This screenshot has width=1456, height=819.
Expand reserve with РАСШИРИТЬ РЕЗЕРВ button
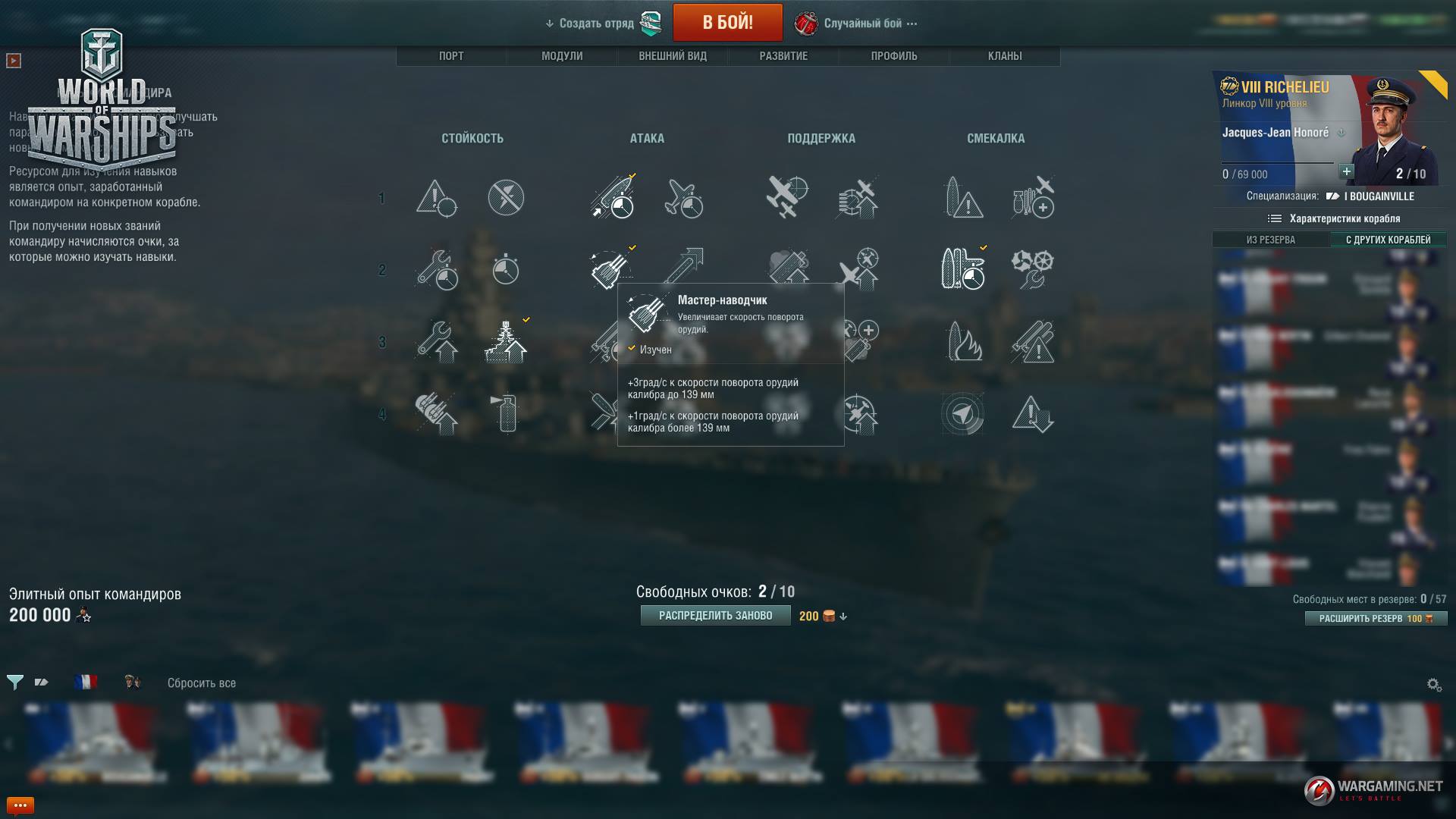(x=1376, y=619)
